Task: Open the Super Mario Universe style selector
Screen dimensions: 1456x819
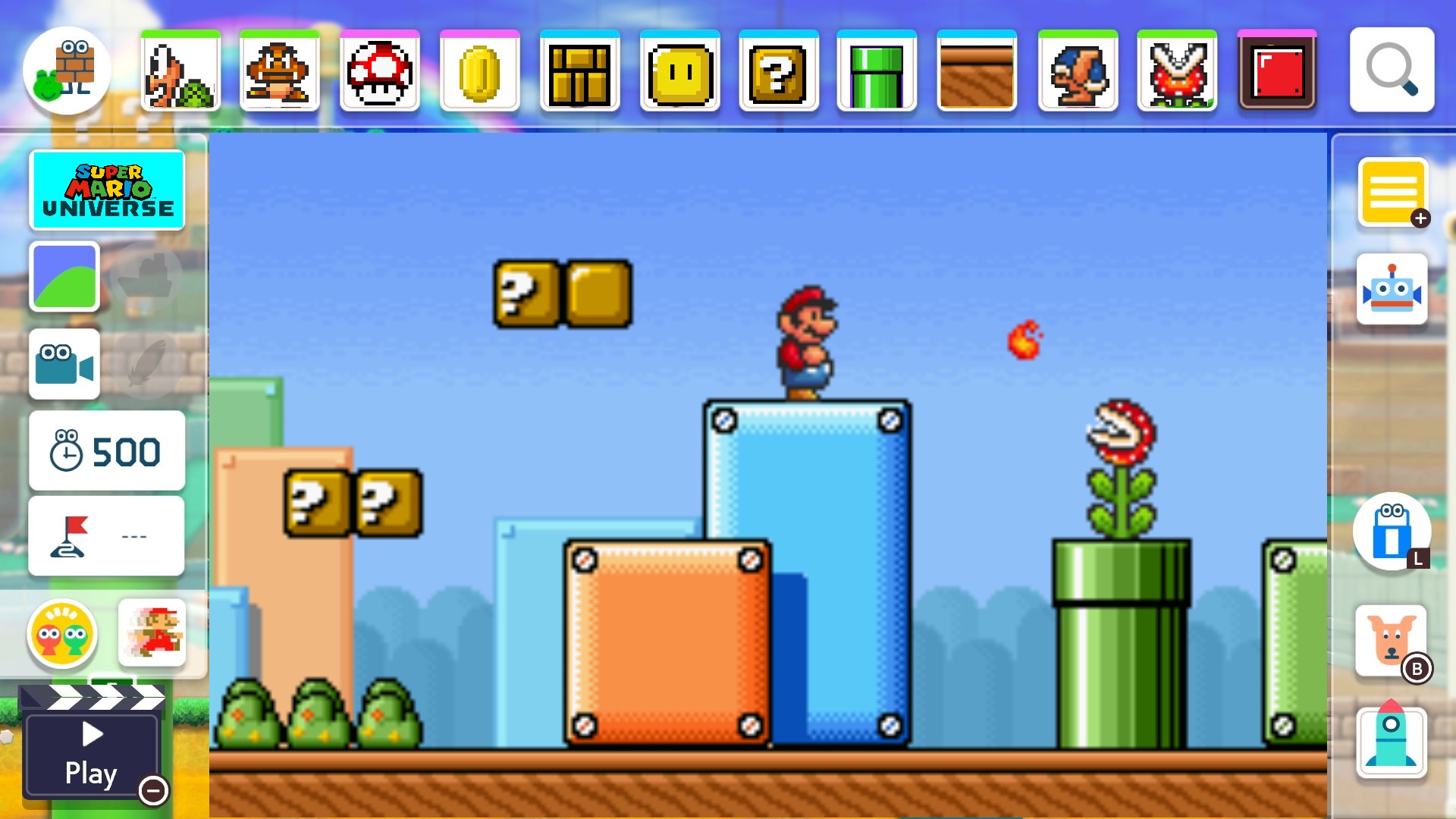Action: [106, 190]
